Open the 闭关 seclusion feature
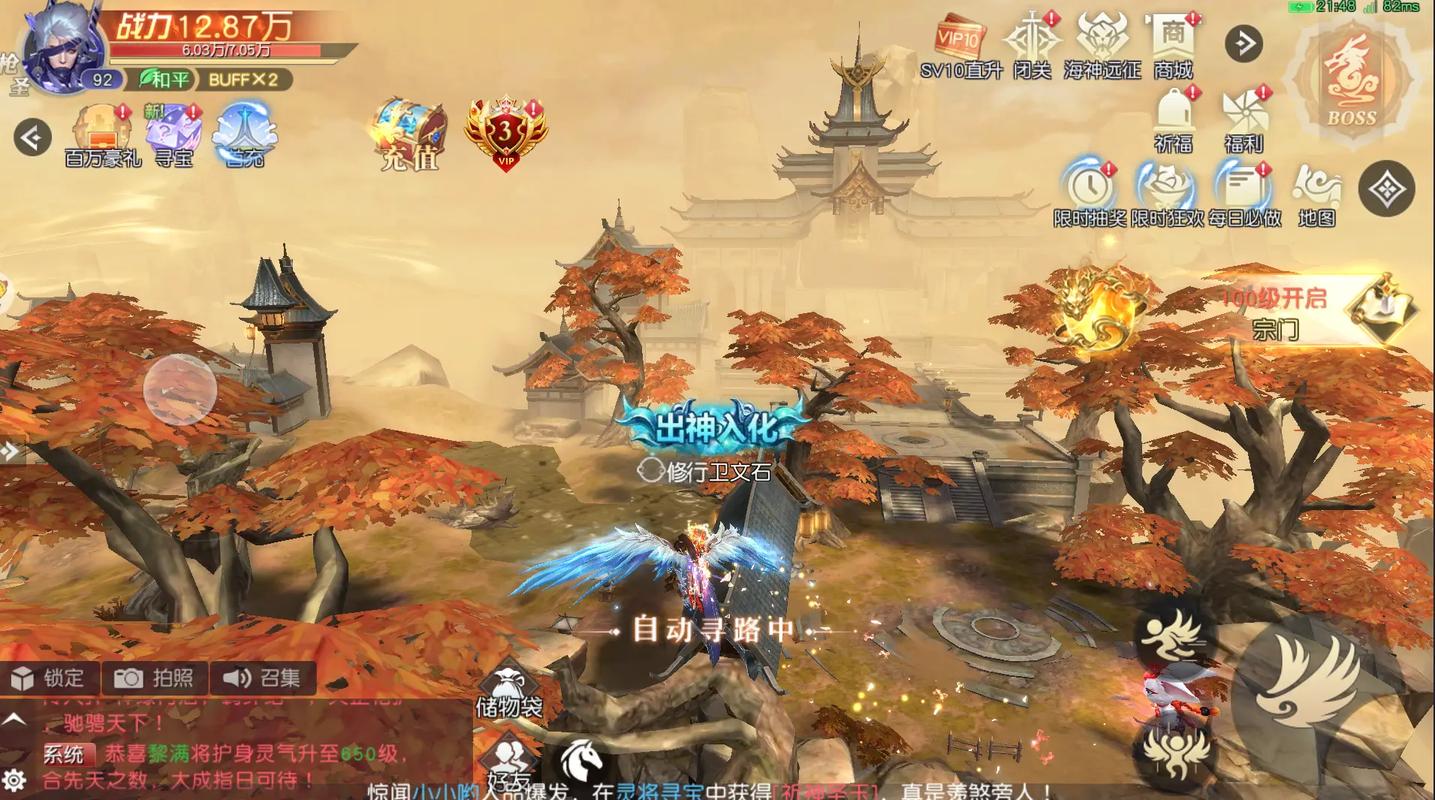Screen dimensions: 1435x800 (1032, 45)
